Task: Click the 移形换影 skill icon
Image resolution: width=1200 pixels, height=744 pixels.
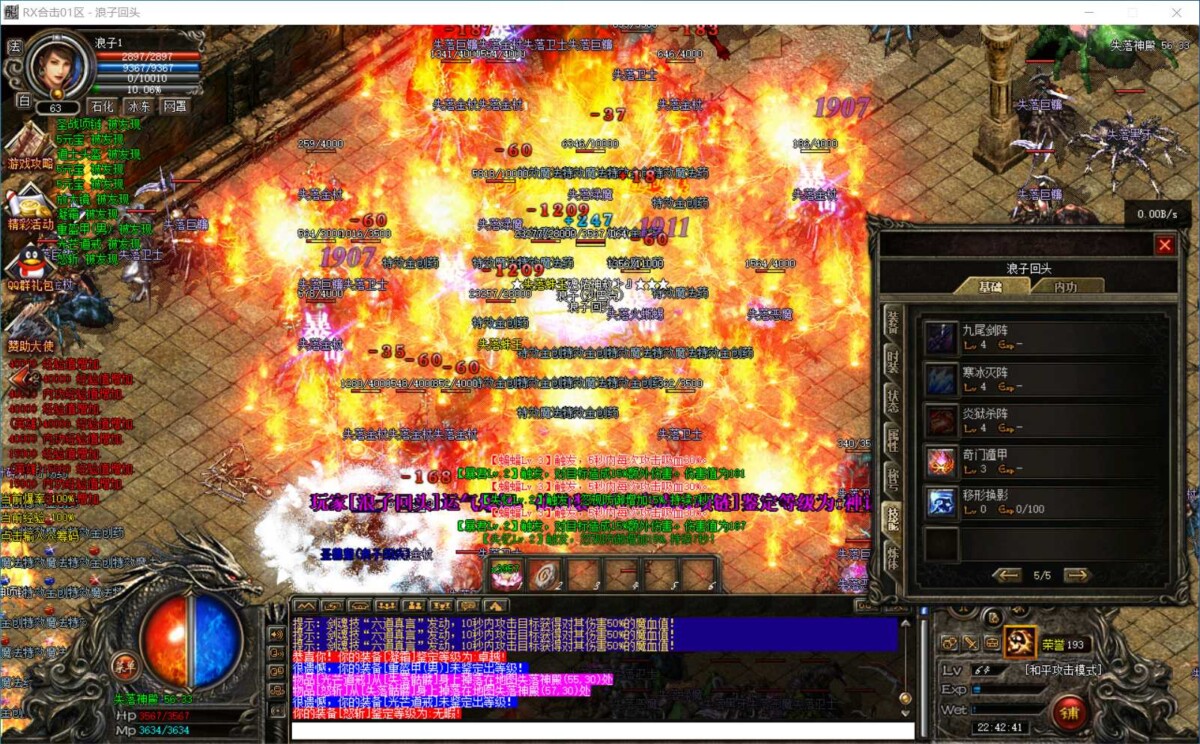Action: click(x=941, y=502)
